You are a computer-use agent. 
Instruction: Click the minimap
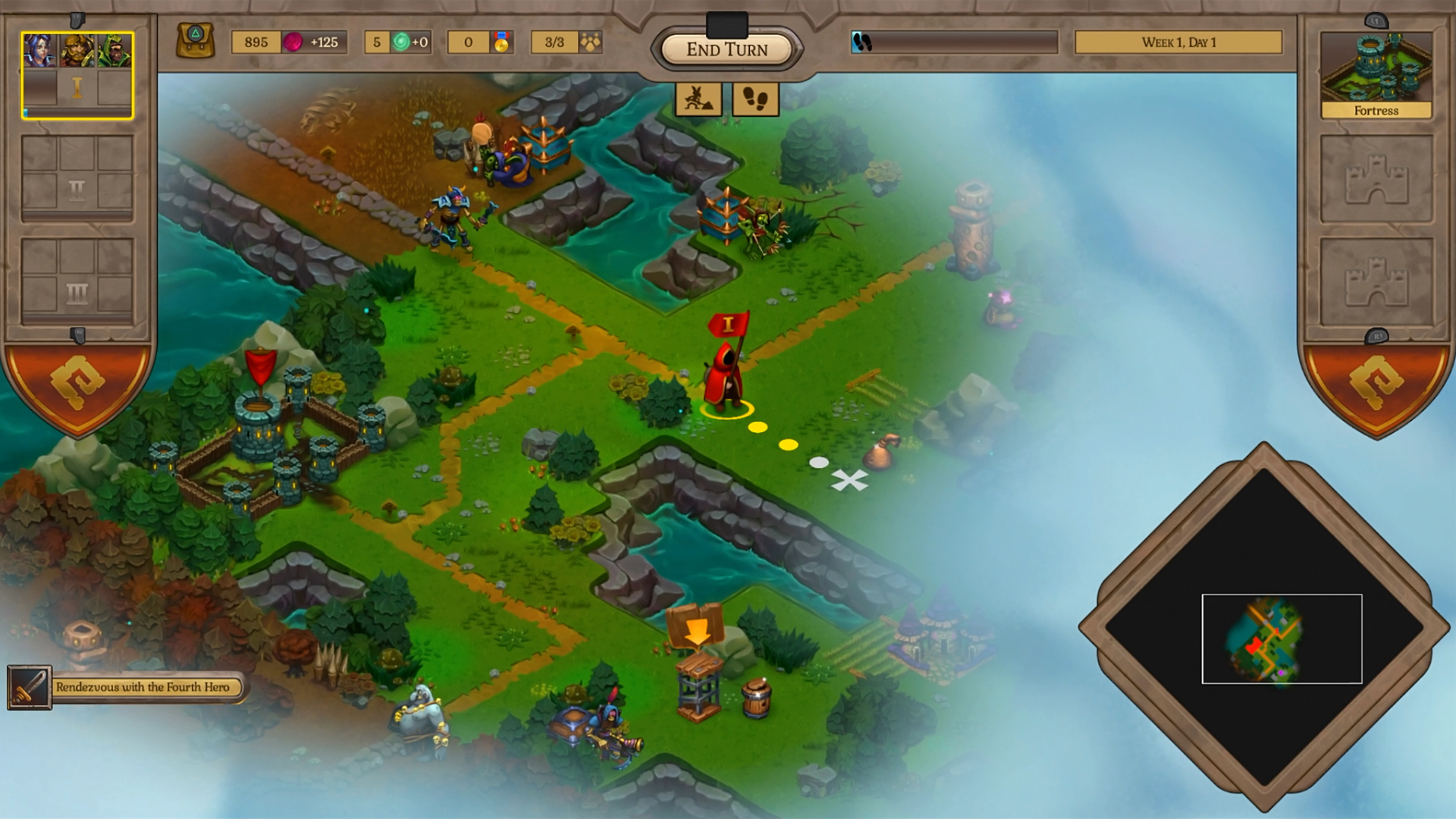[x=1264, y=628]
